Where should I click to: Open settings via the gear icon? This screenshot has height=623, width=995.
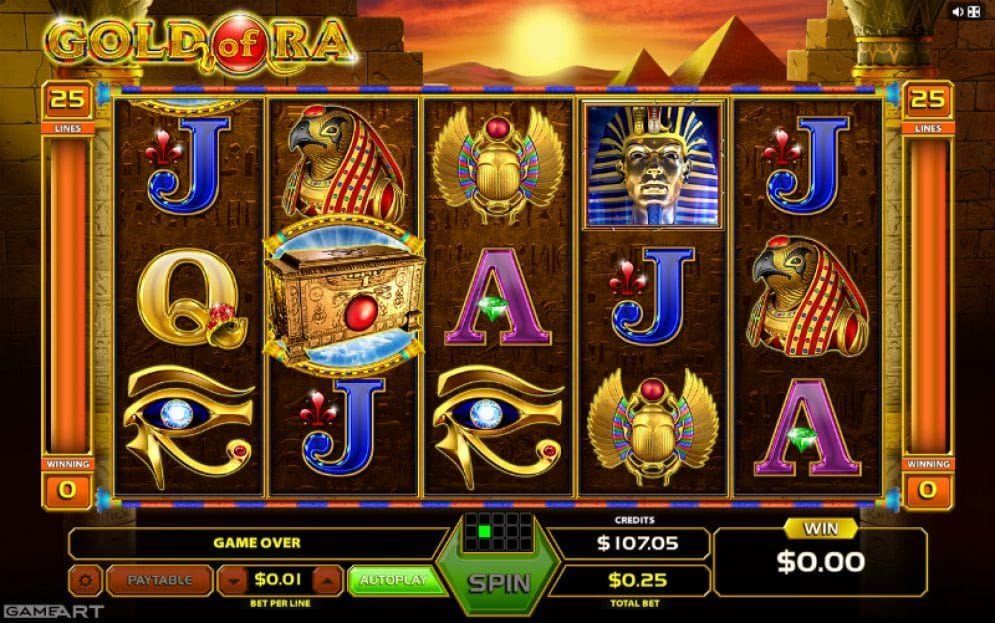(x=85, y=579)
